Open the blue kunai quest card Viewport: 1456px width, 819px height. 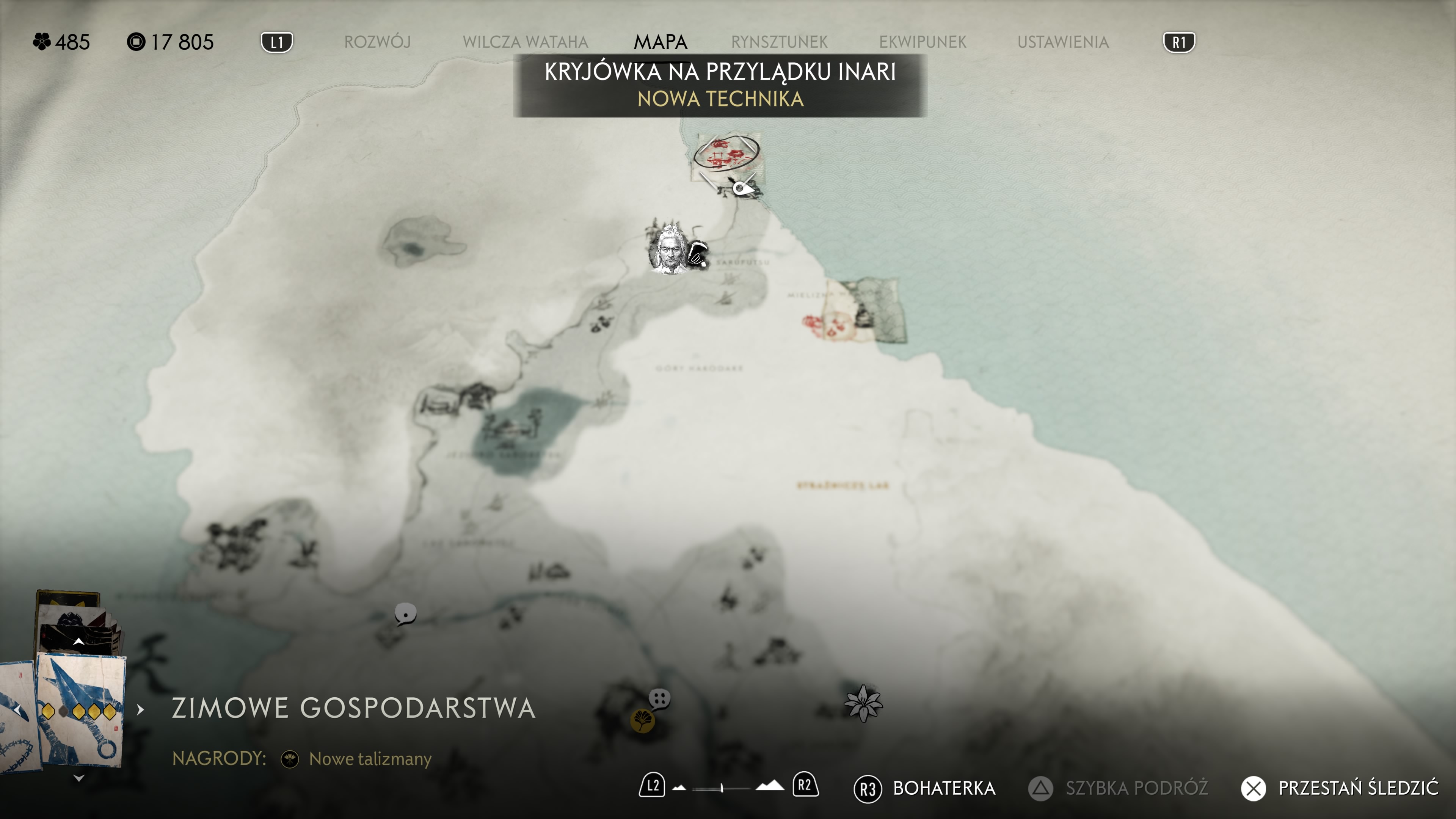point(80,710)
